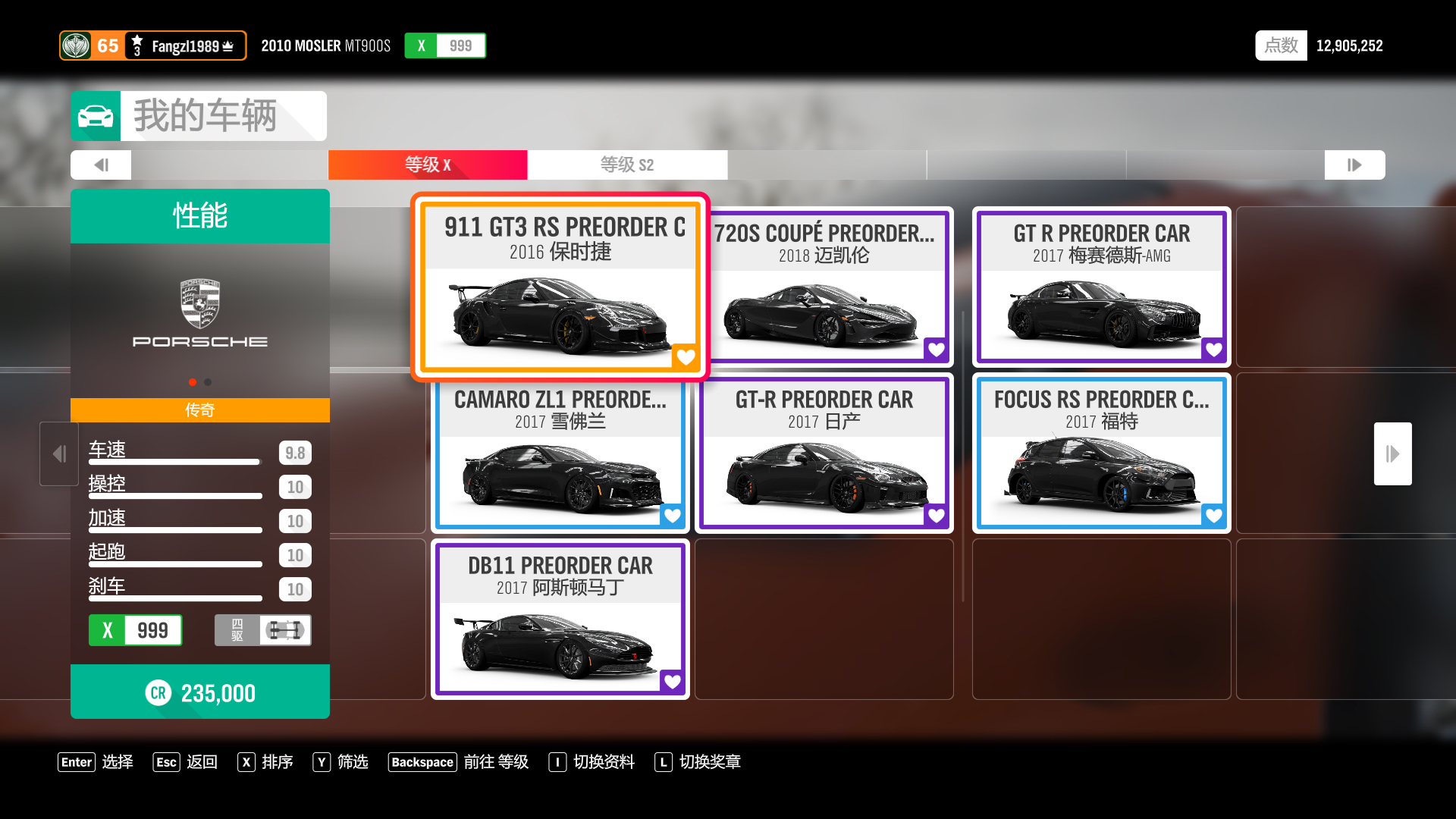This screenshot has width=1456, height=819.
Task: Toggle favorite heart on DB11 card
Action: point(673,681)
